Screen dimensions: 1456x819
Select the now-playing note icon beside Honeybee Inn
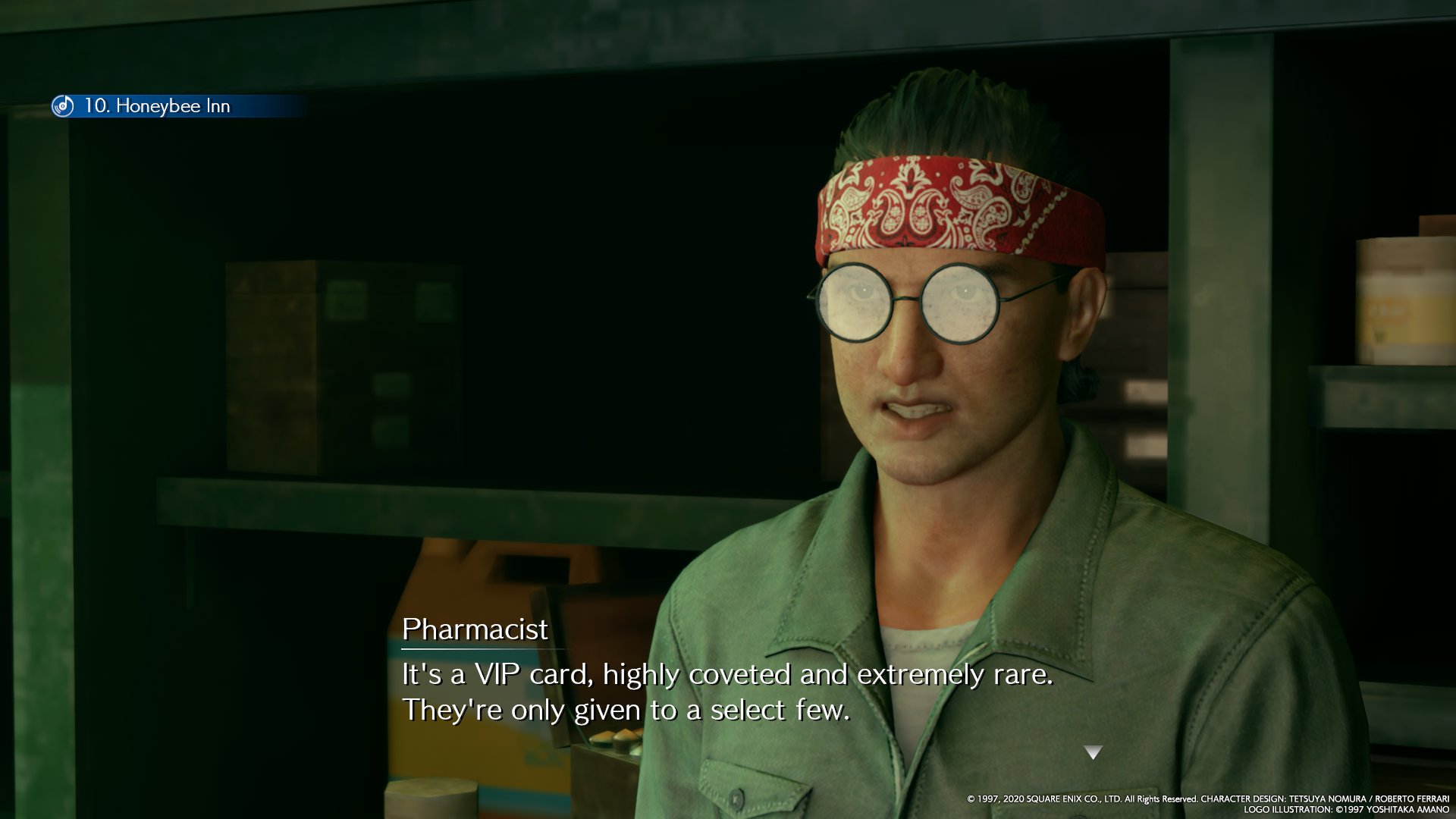[x=63, y=106]
